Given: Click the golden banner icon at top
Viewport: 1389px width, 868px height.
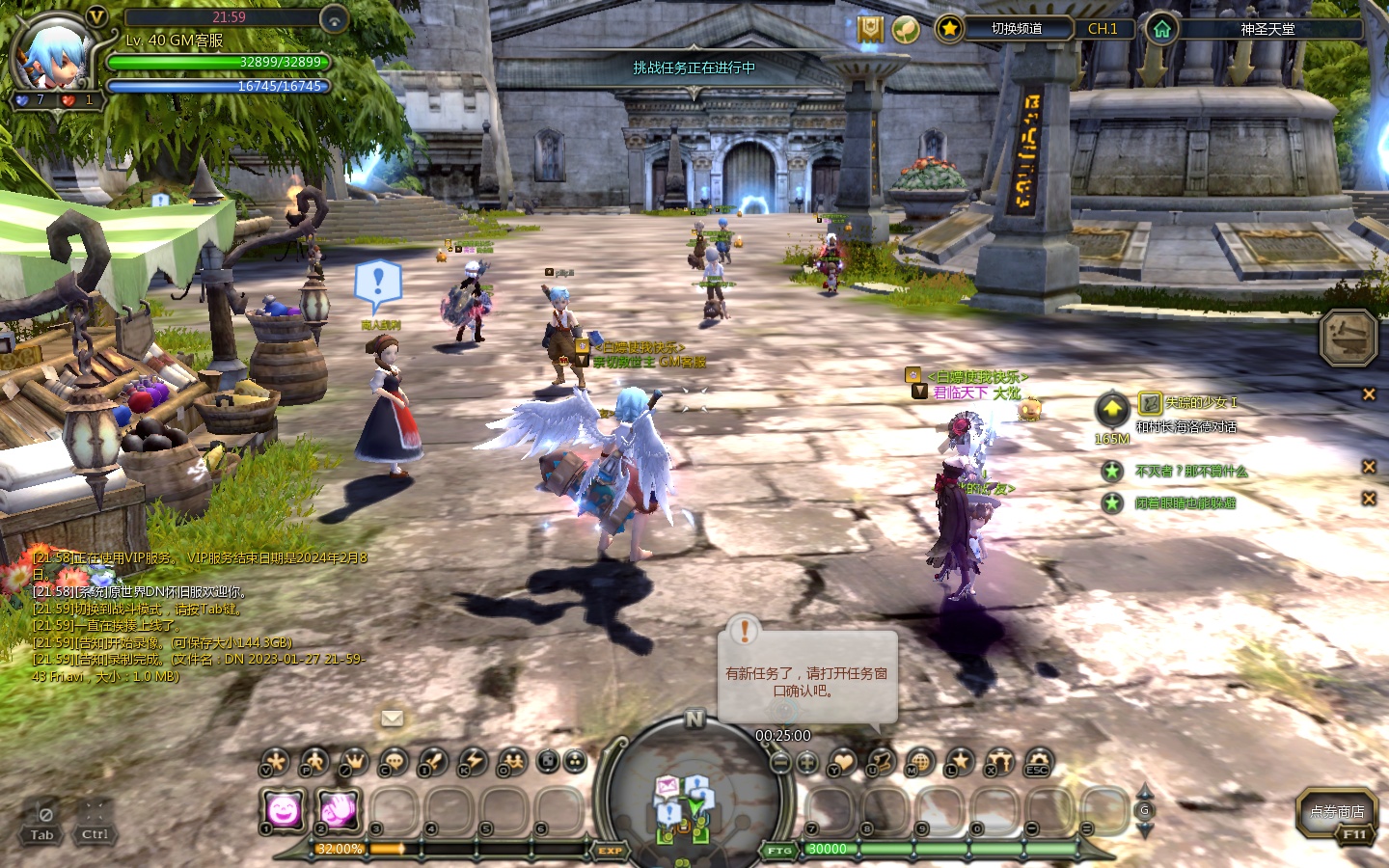Looking at the screenshot, I should tap(870, 30).
